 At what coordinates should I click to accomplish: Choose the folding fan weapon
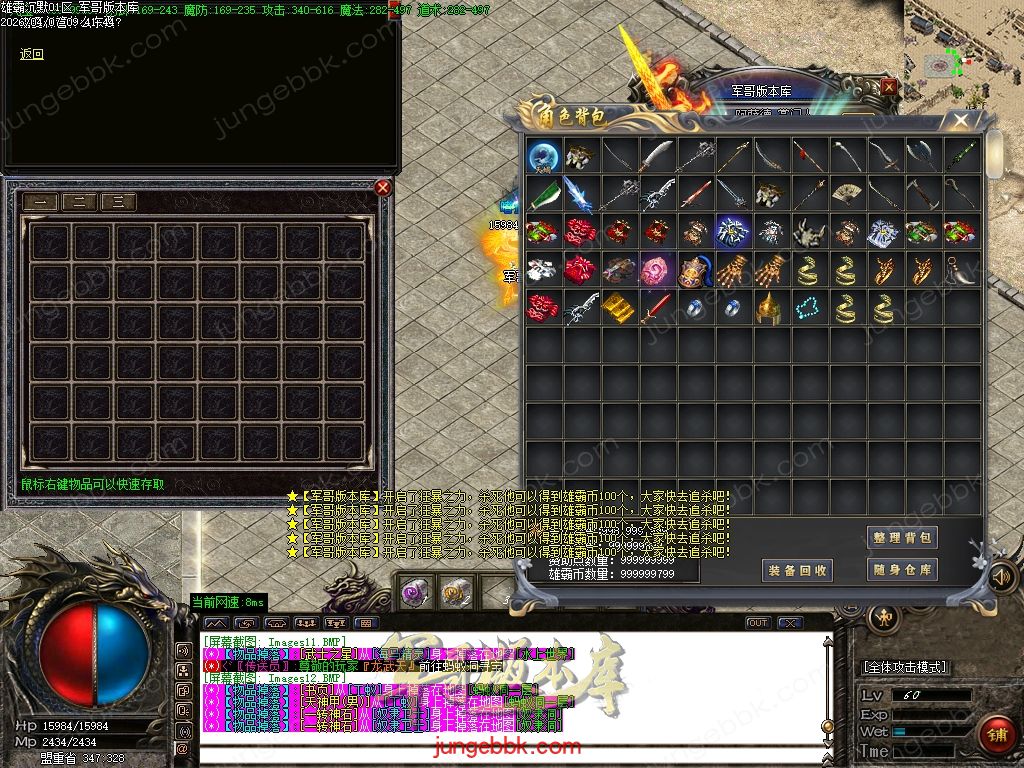tap(846, 193)
